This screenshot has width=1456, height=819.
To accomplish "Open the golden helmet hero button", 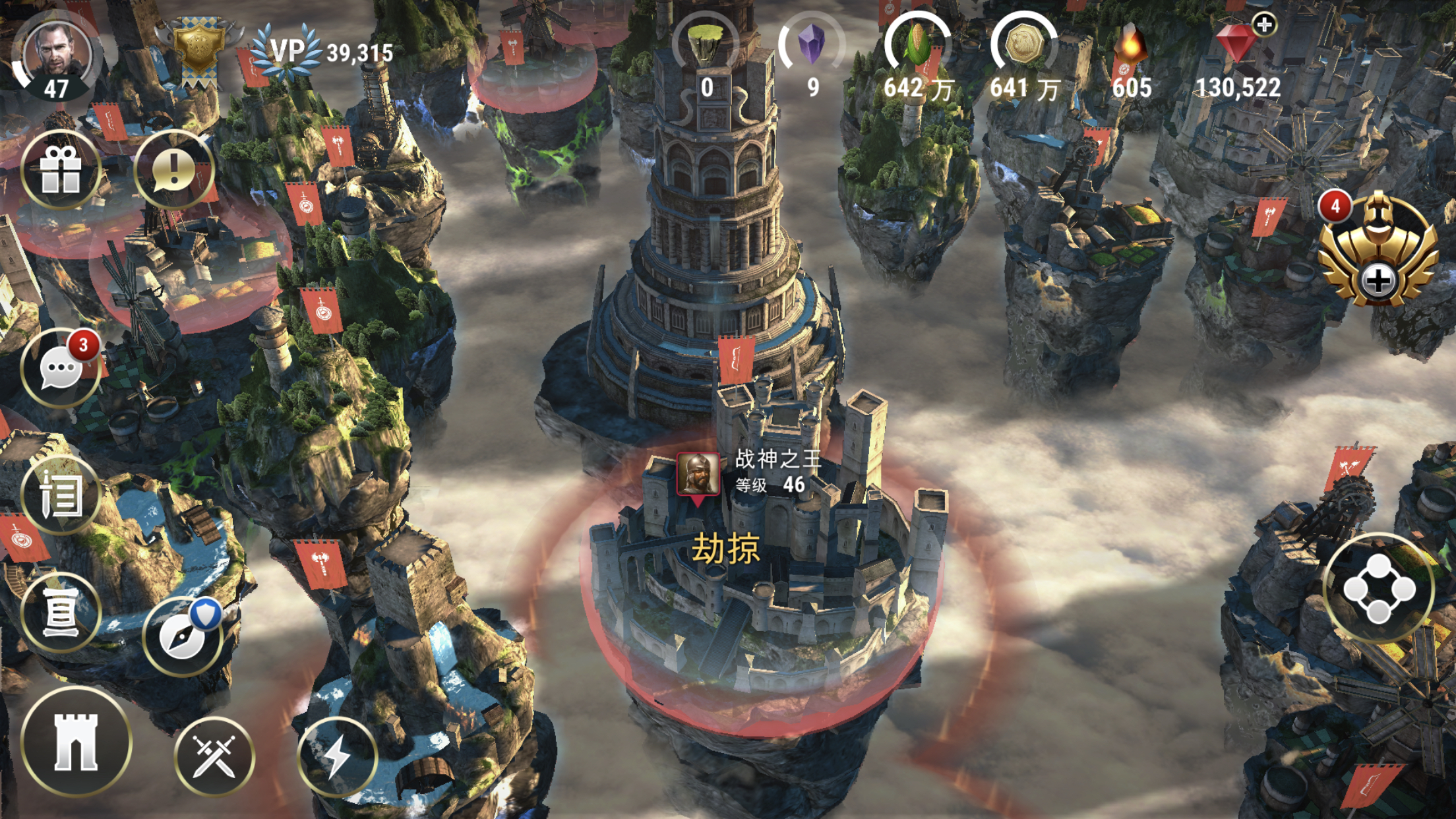I will [1378, 251].
